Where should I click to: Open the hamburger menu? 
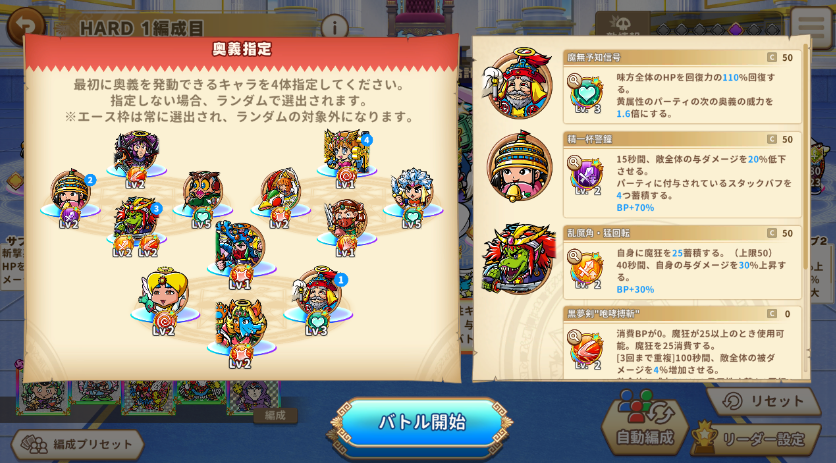point(811,27)
